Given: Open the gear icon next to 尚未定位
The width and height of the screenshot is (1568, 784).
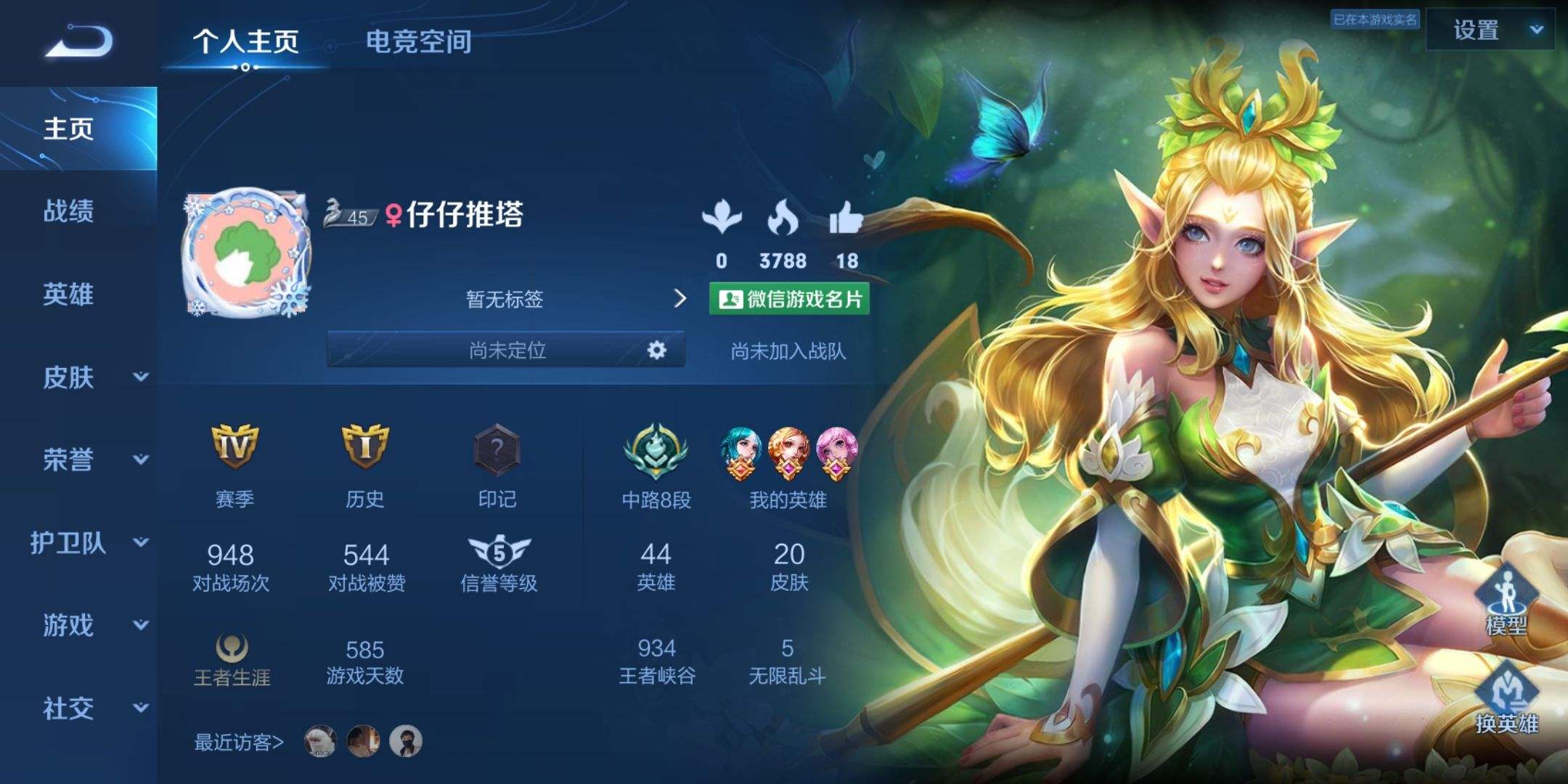Looking at the screenshot, I should [x=656, y=351].
